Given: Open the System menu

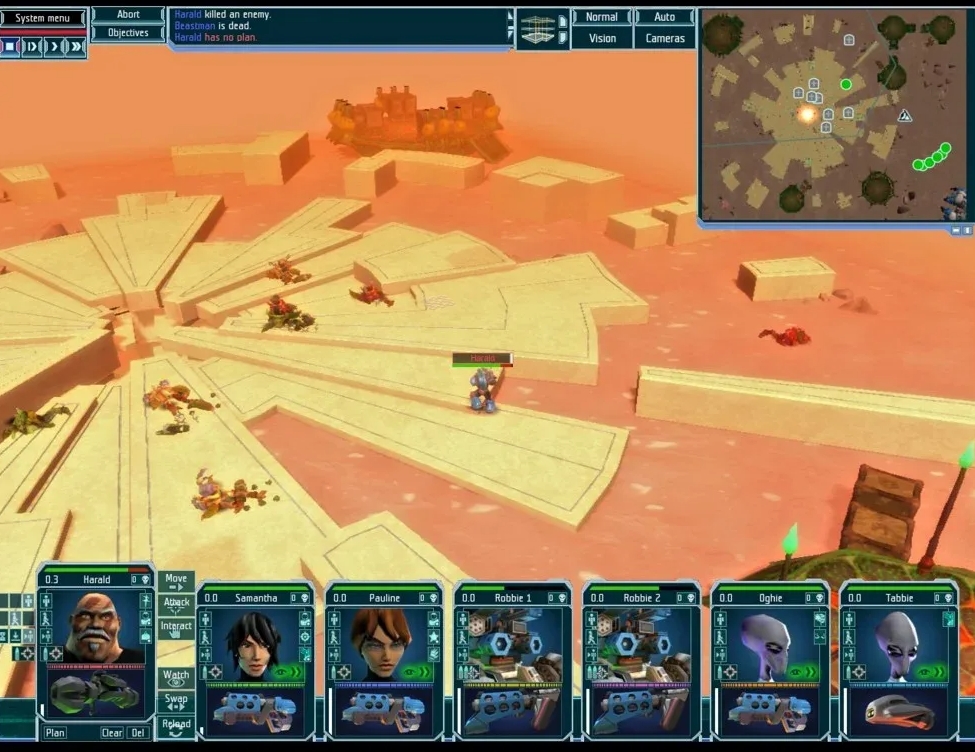Looking at the screenshot, I should (43, 18).
